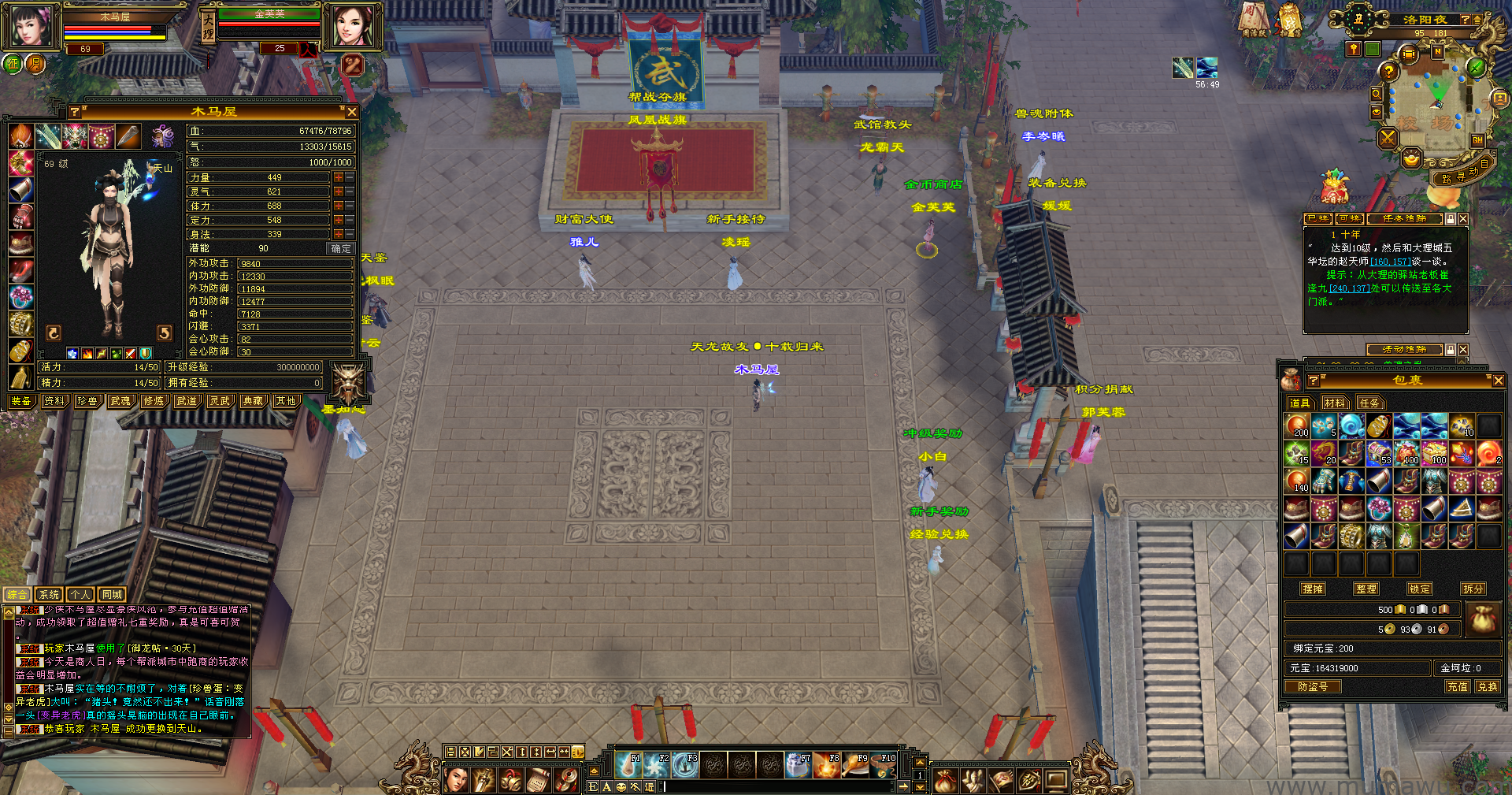This screenshot has height=795, width=1512.
Task: Use the F9 chicken drumstick hotbar item
Action: pyautogui.click(x=854, y=764)
